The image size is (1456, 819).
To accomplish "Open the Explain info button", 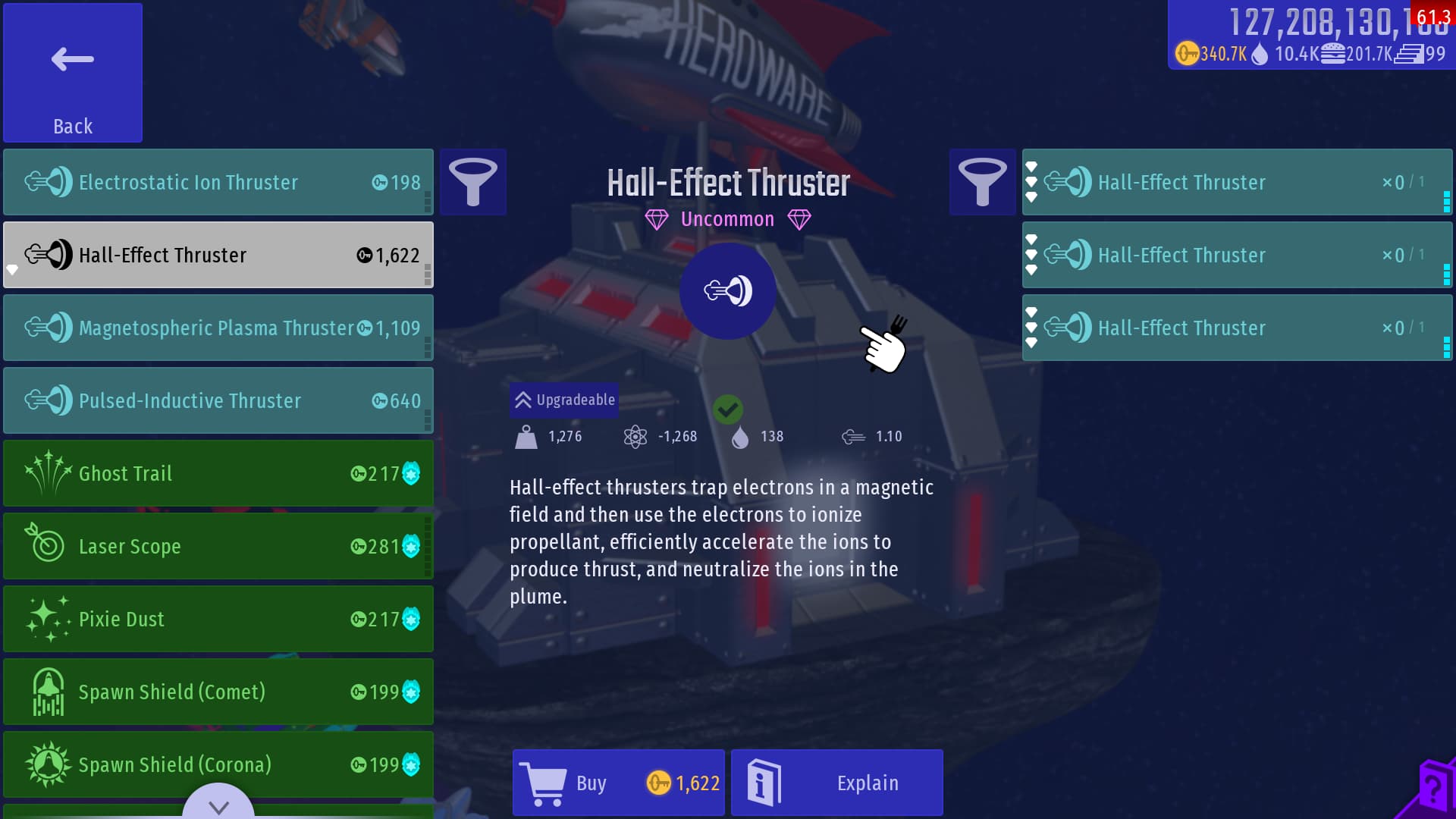I will pyautogui.click(x=837, y=783).
